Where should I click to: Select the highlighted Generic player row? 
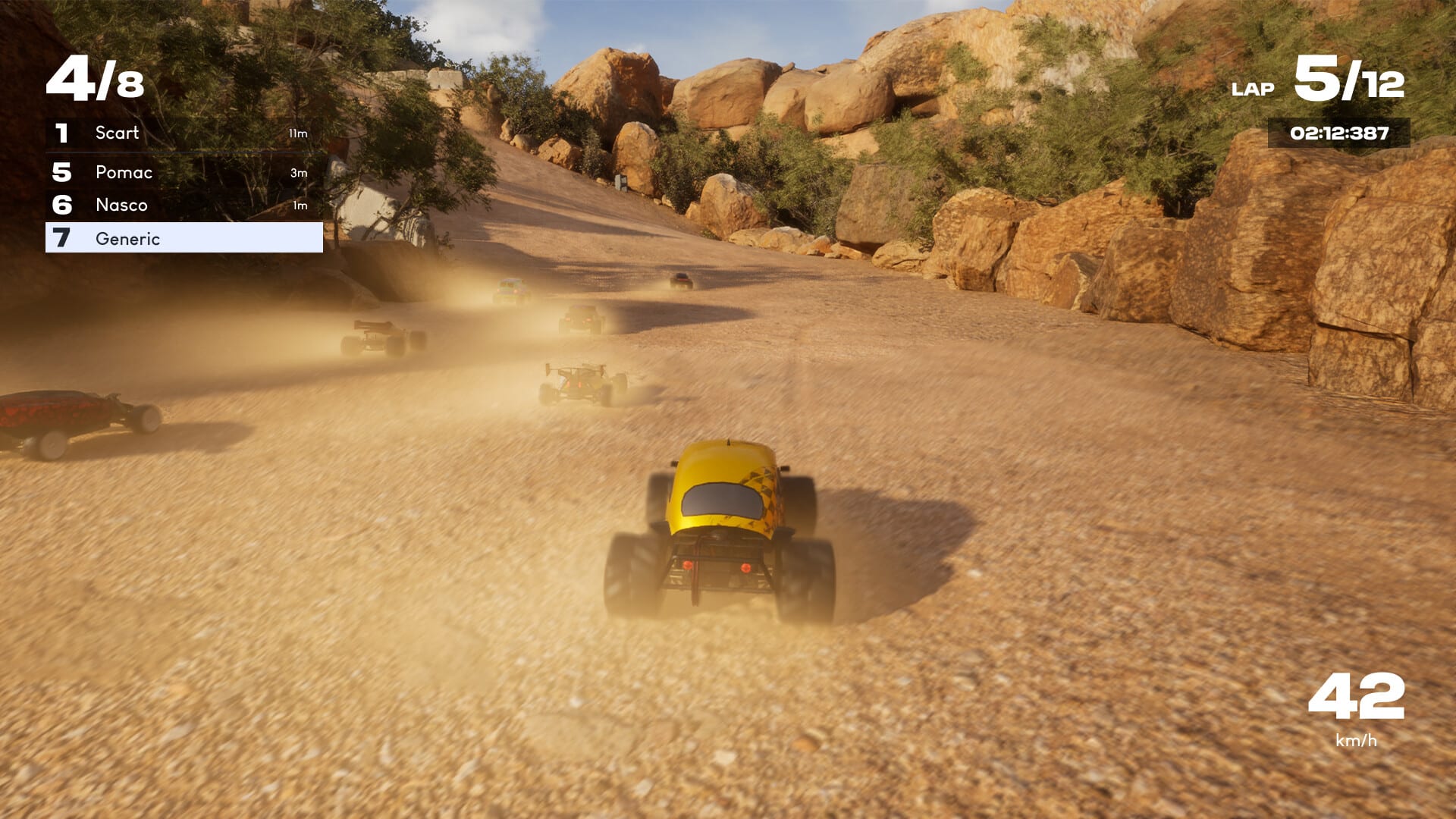click(x=184, y=238)
